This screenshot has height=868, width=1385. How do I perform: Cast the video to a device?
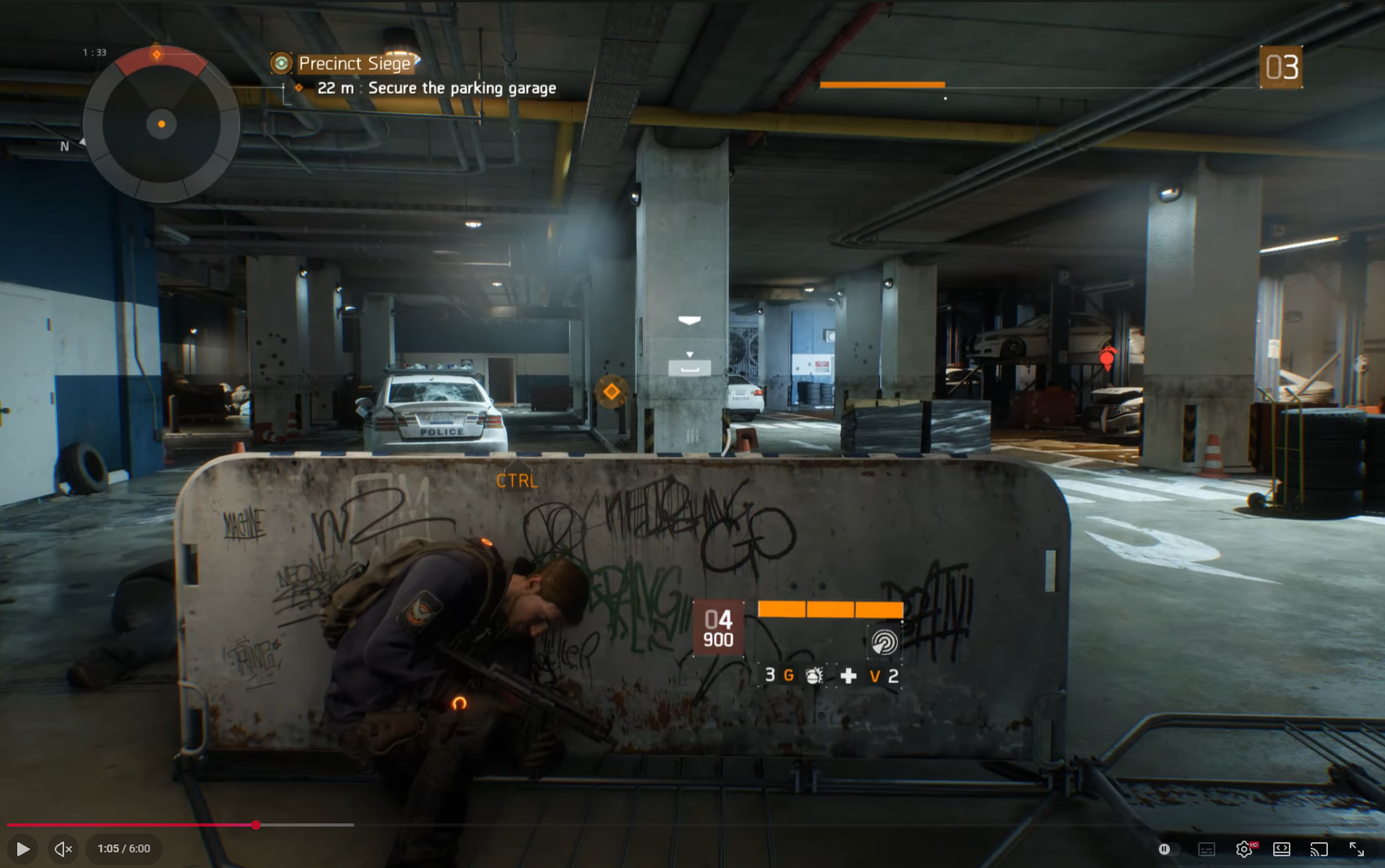pos(1319,848)
